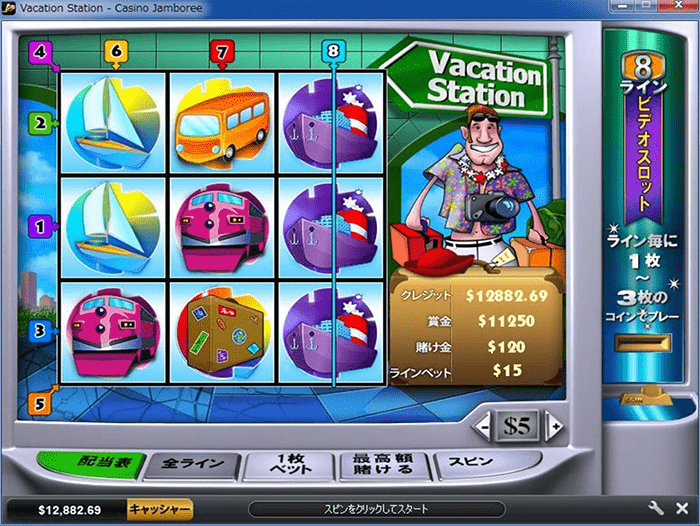
Task: Select payline marker number 3
Action: [41, 331]
